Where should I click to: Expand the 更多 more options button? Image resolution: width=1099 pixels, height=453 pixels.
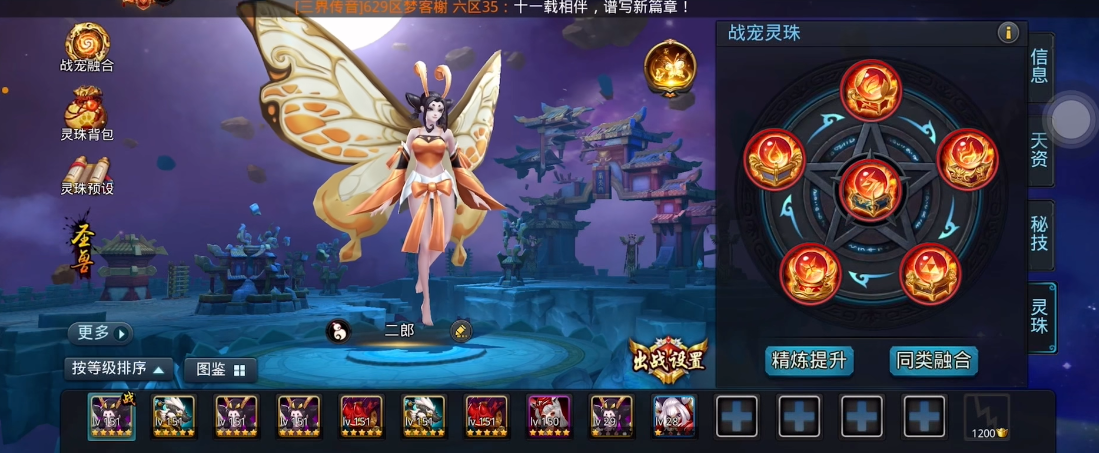point(100,333)
